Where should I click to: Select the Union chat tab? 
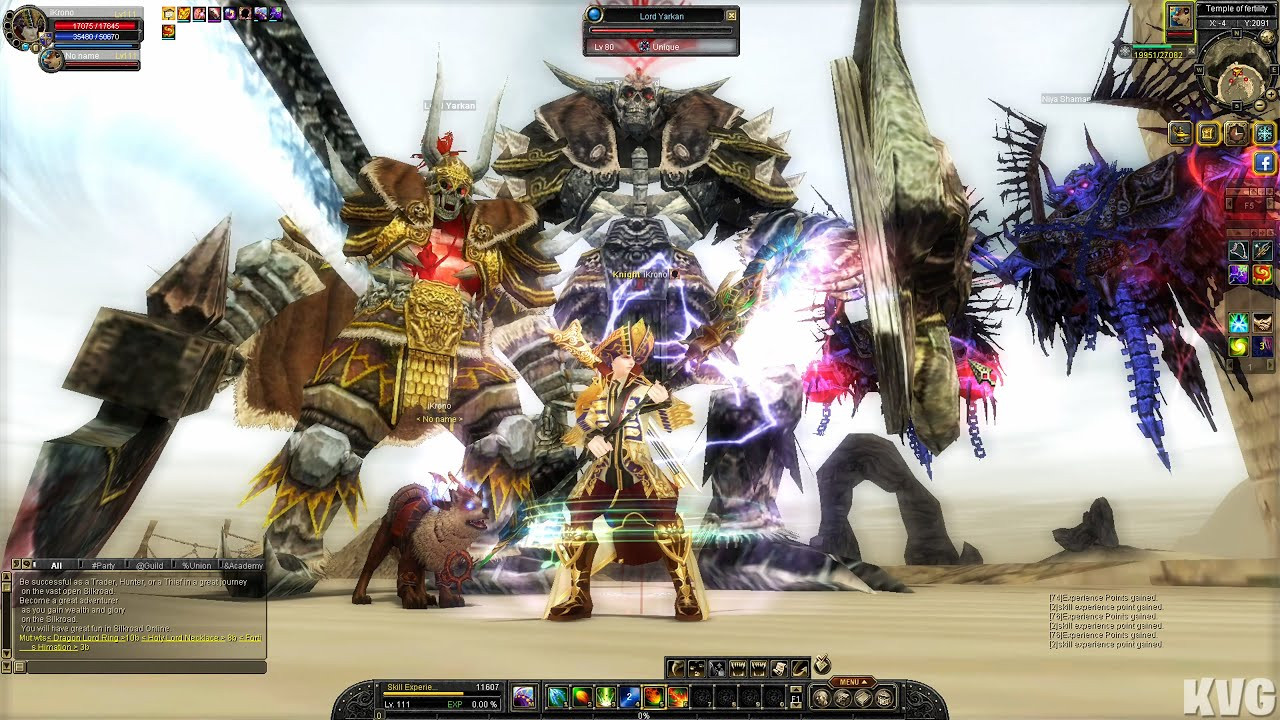(x=196, y=566)
